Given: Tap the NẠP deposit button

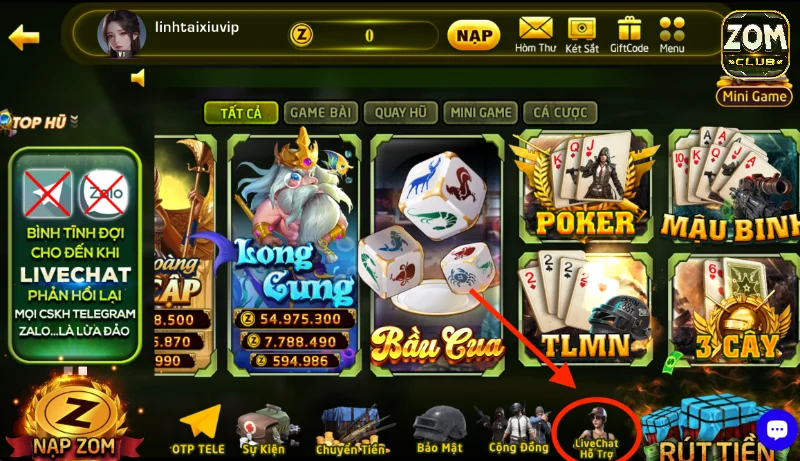Looking at the screenshot, I should tap(473, 36).
